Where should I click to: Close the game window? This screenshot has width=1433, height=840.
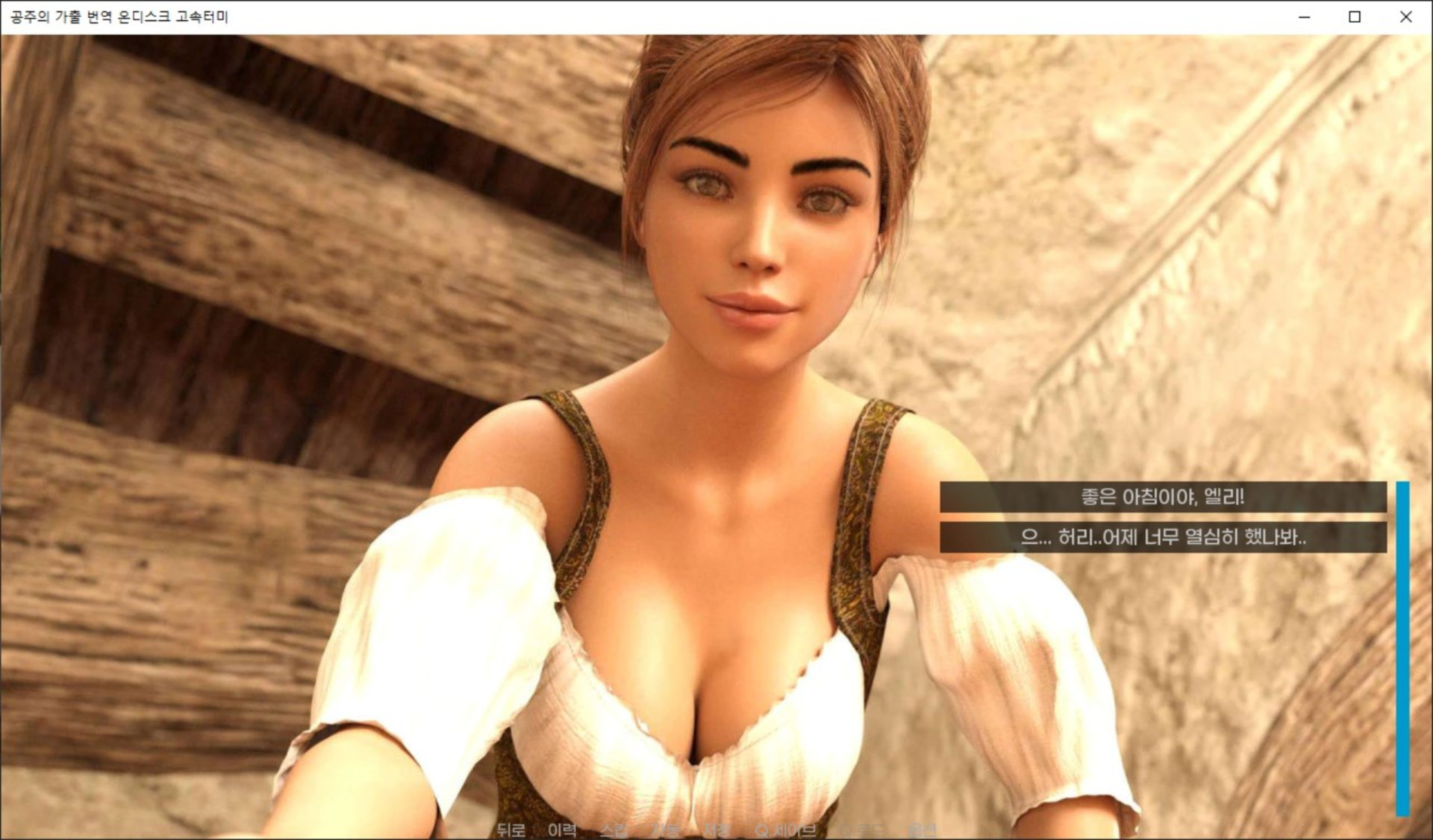tap(1405, 16)
